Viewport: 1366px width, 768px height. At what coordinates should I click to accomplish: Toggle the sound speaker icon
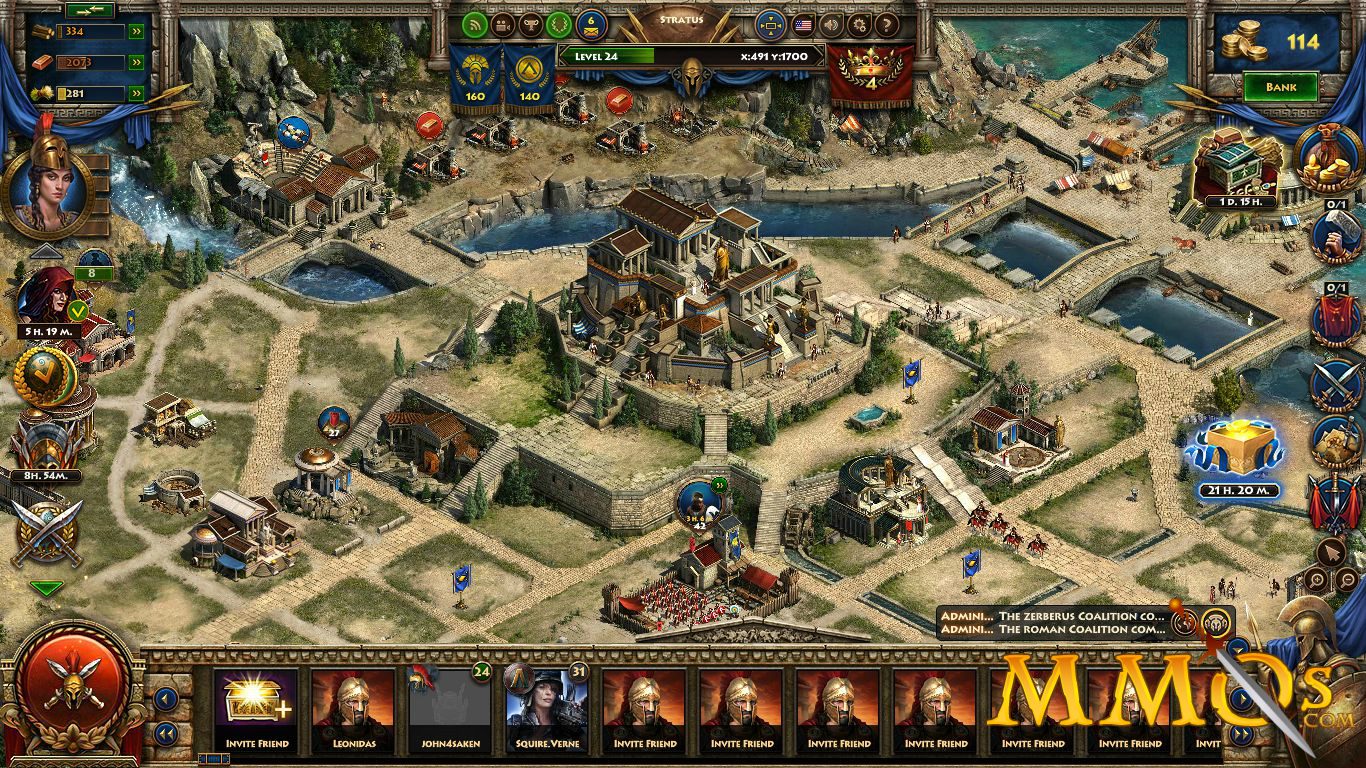(831, 24)
